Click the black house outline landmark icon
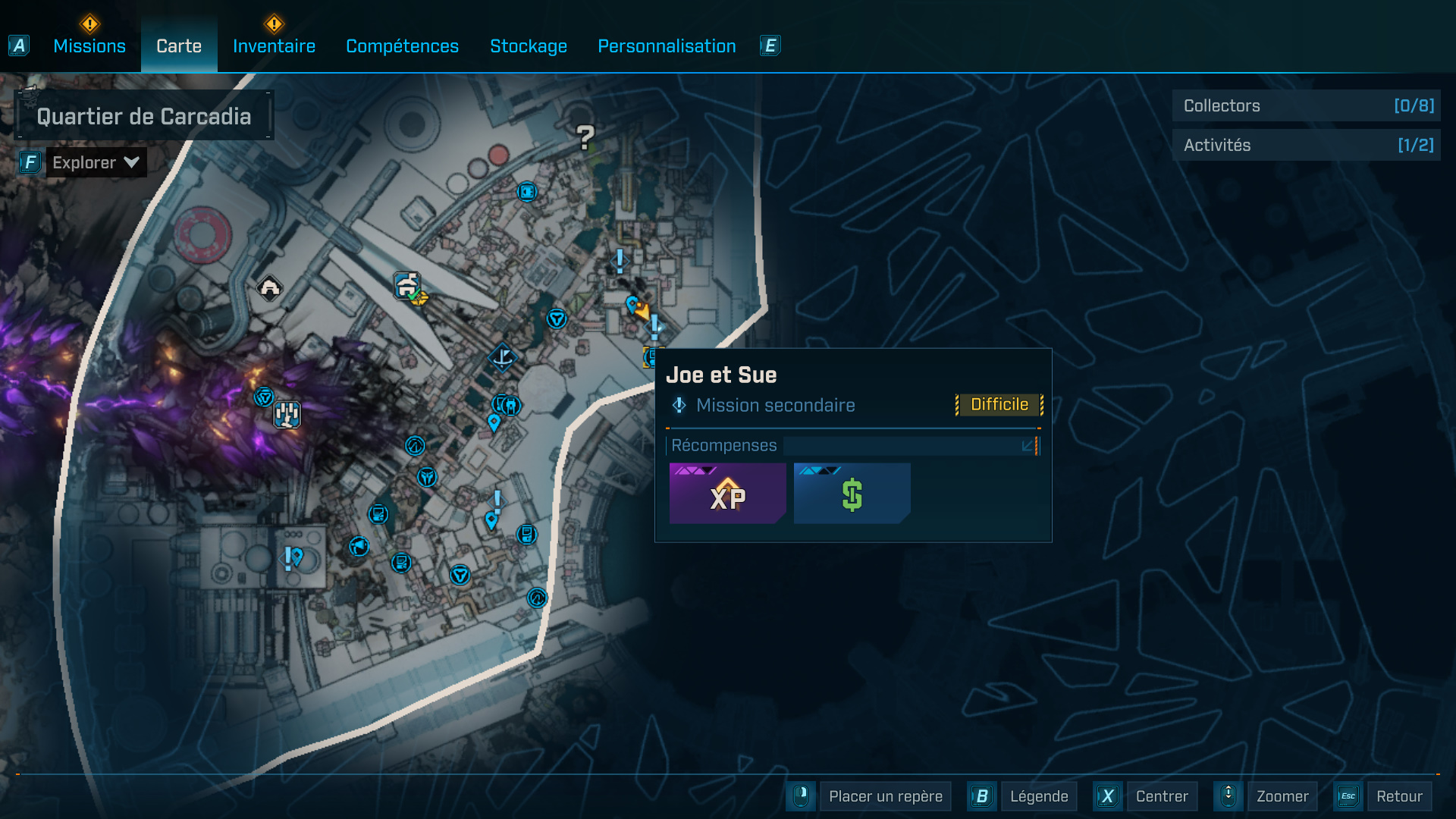This screenshot has width=1456, height=819. pos(269,288)
